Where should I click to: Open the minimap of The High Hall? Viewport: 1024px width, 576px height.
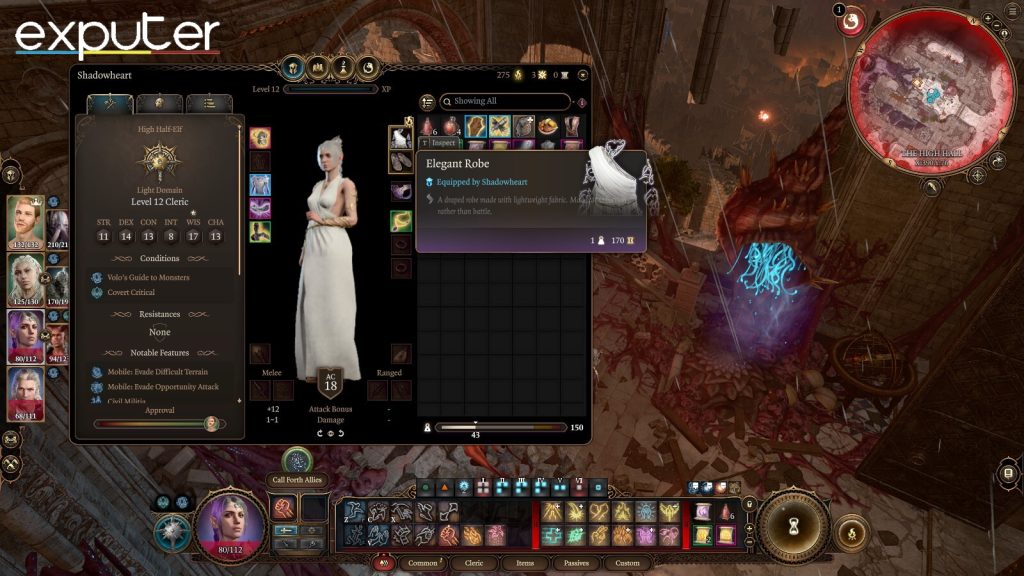(x=918, y=92)
